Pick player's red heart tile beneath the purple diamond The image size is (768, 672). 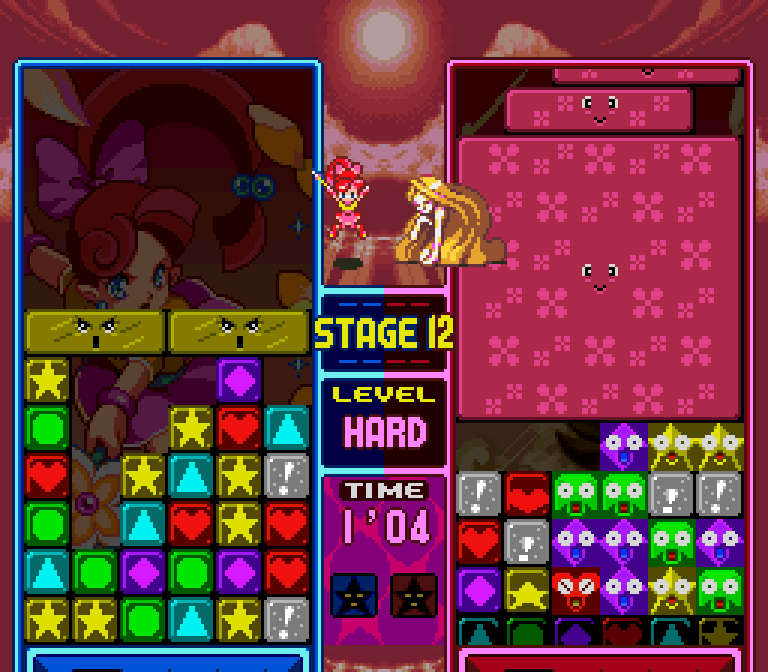pyautogui.click(x=239, y=428)
